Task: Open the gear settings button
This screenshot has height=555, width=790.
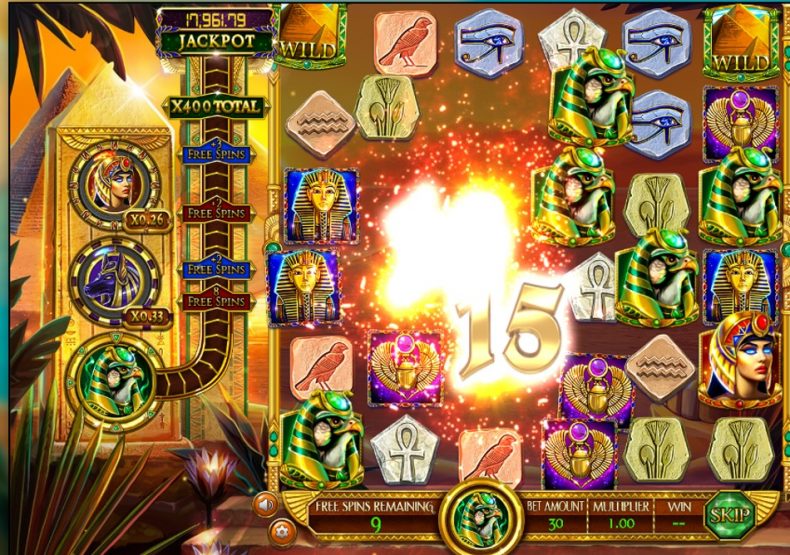Action: [277, 529]
